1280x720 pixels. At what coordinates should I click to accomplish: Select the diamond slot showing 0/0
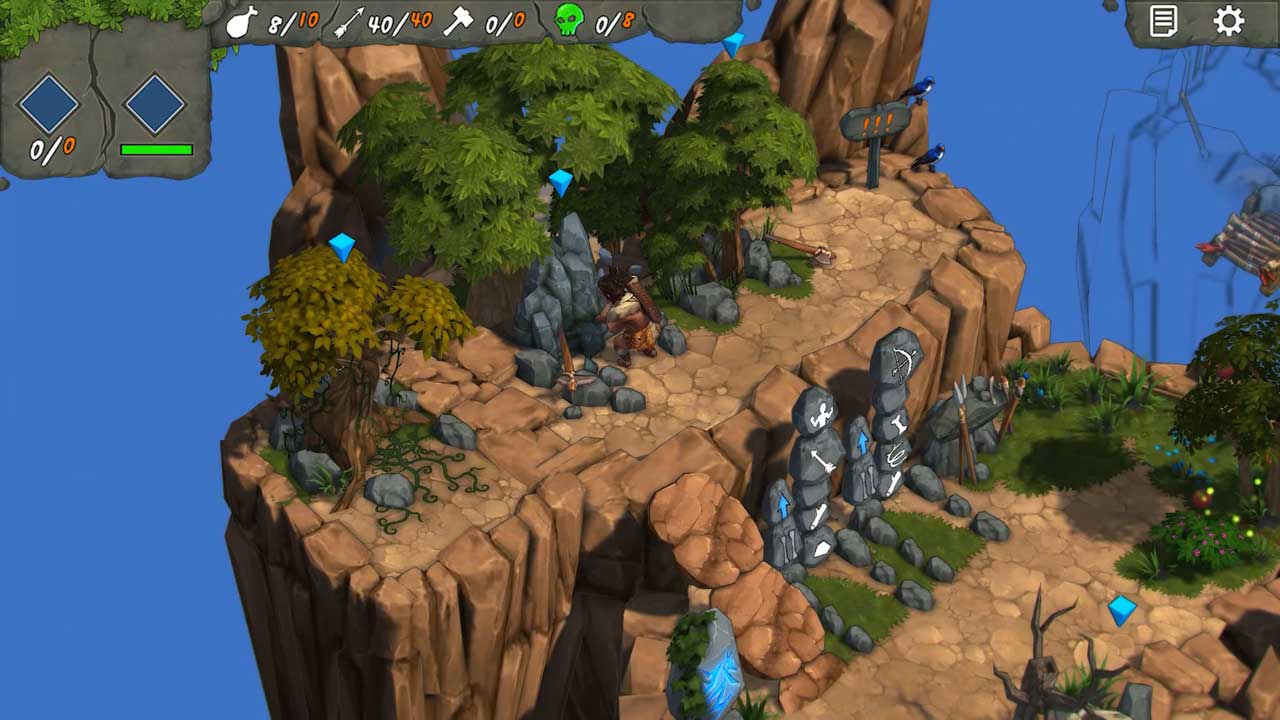[x=49, y=104]
